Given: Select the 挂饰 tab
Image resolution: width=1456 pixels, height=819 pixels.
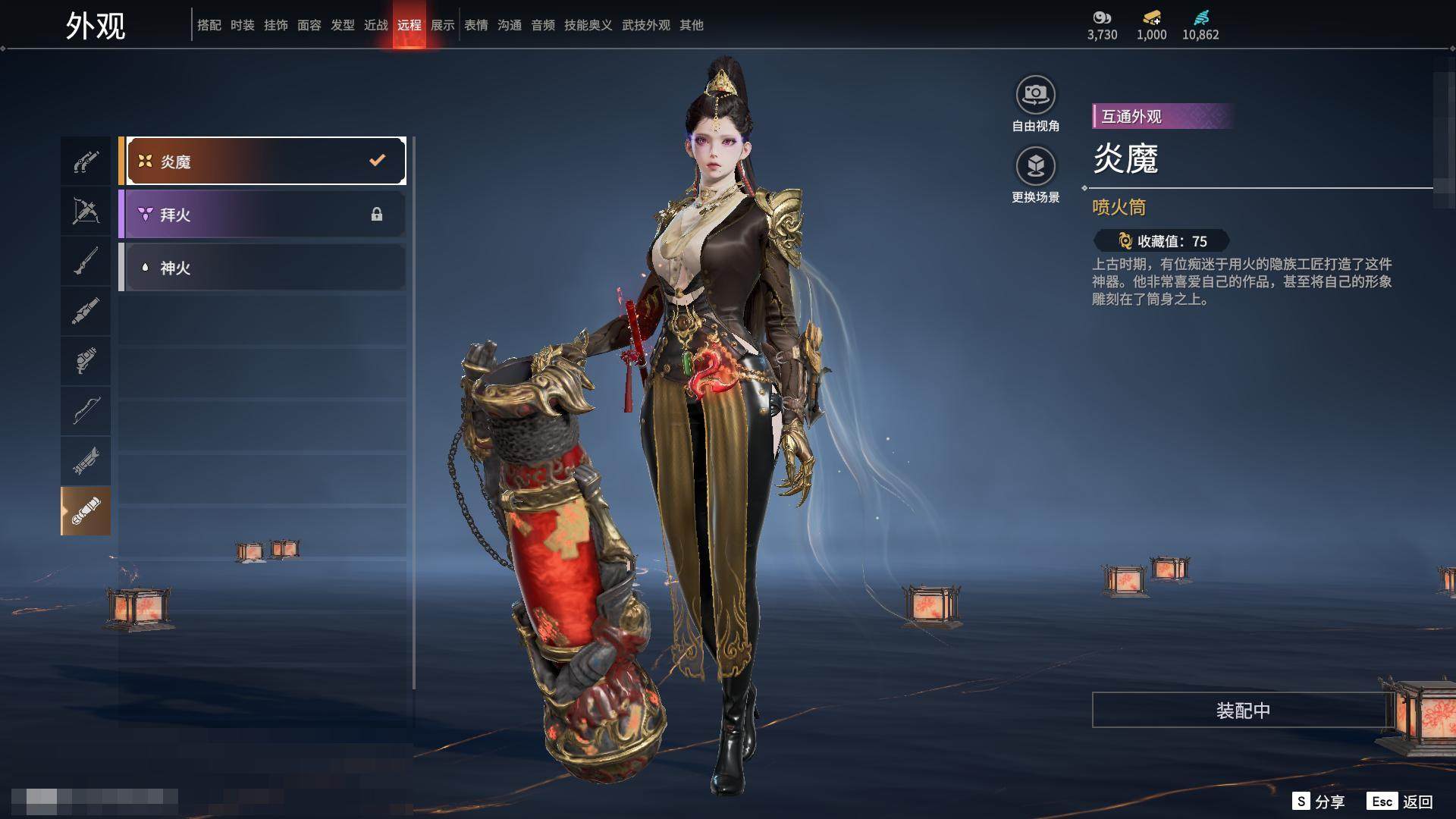Looking at the screenshot, I should tap(276, 25).
